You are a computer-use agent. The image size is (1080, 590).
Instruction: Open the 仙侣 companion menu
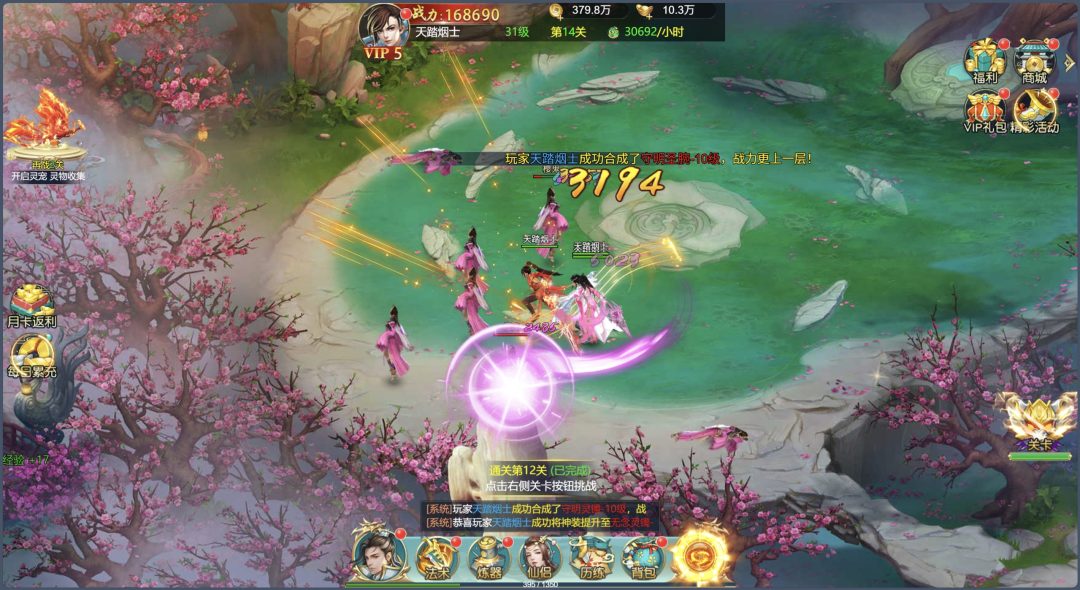click(540, 557)
